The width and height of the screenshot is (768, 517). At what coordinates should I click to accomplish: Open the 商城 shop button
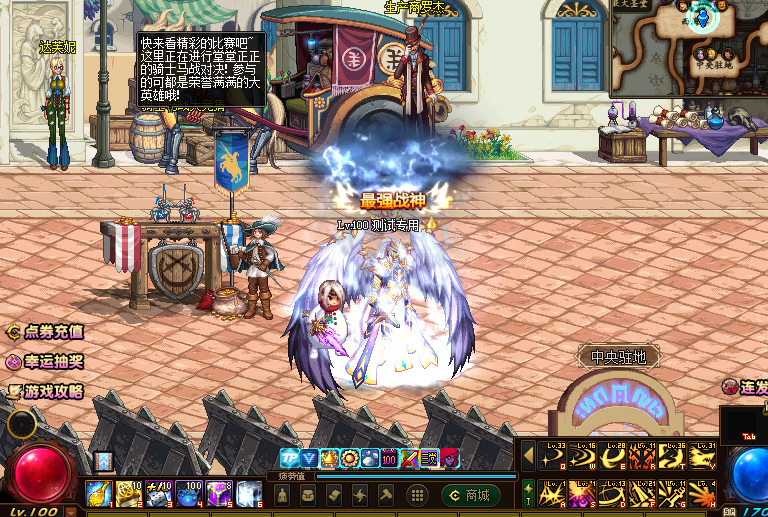click(469, 495)
